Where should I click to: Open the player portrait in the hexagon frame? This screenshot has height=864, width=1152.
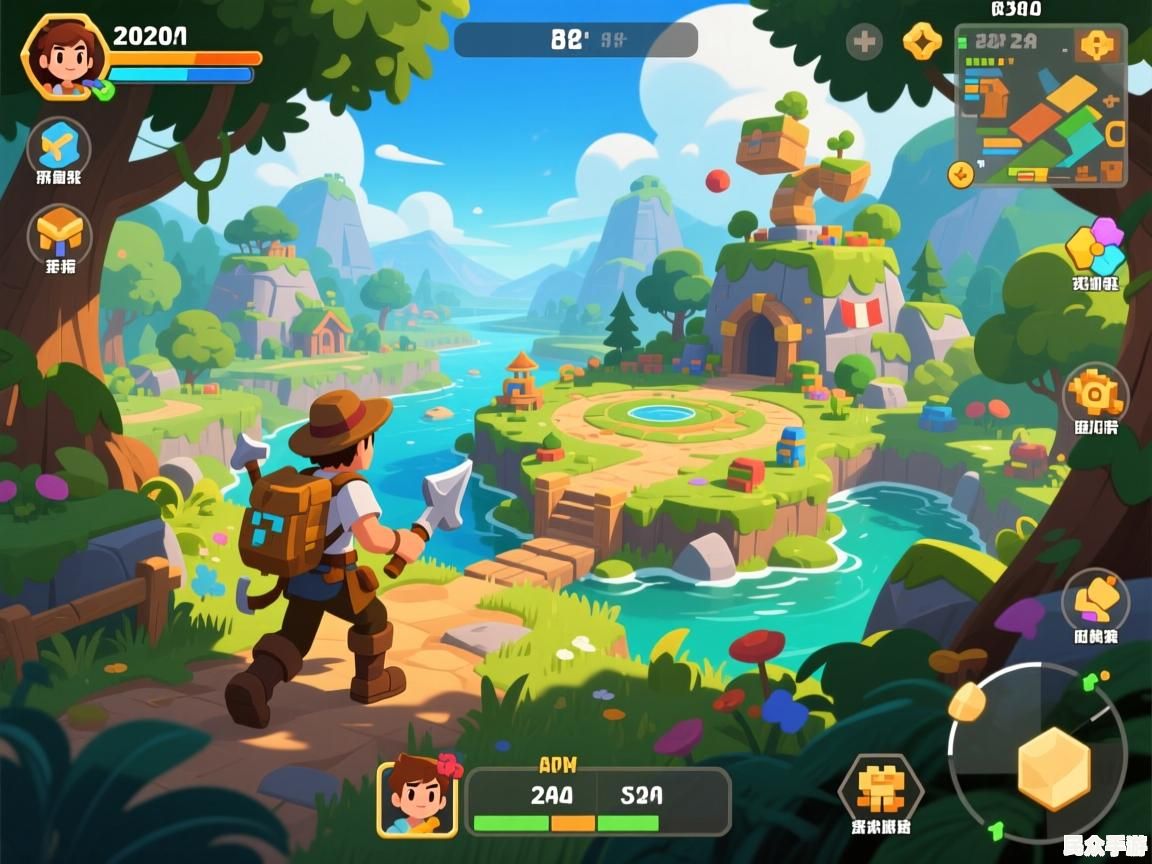click(65, 57)
